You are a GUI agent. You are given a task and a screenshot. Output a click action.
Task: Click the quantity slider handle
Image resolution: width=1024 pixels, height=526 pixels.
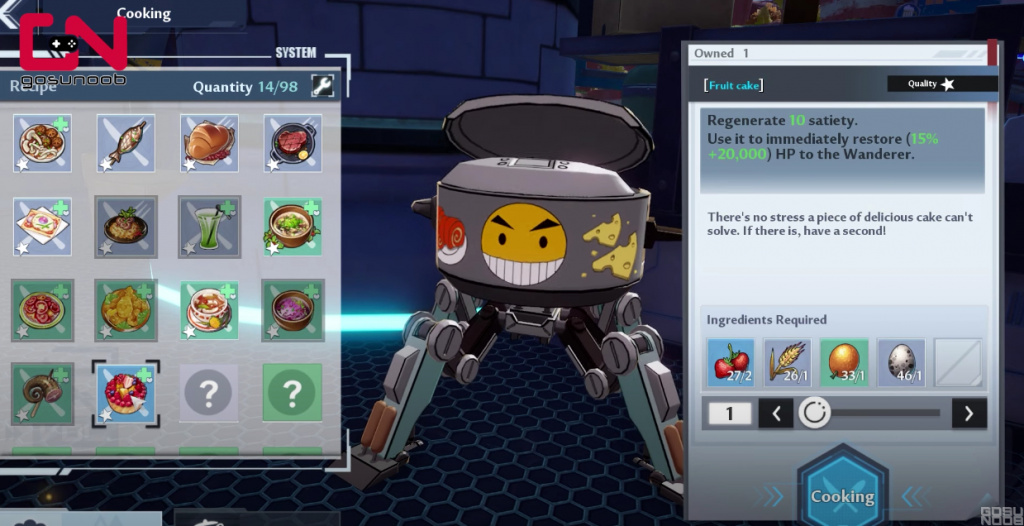click(815, 413)
